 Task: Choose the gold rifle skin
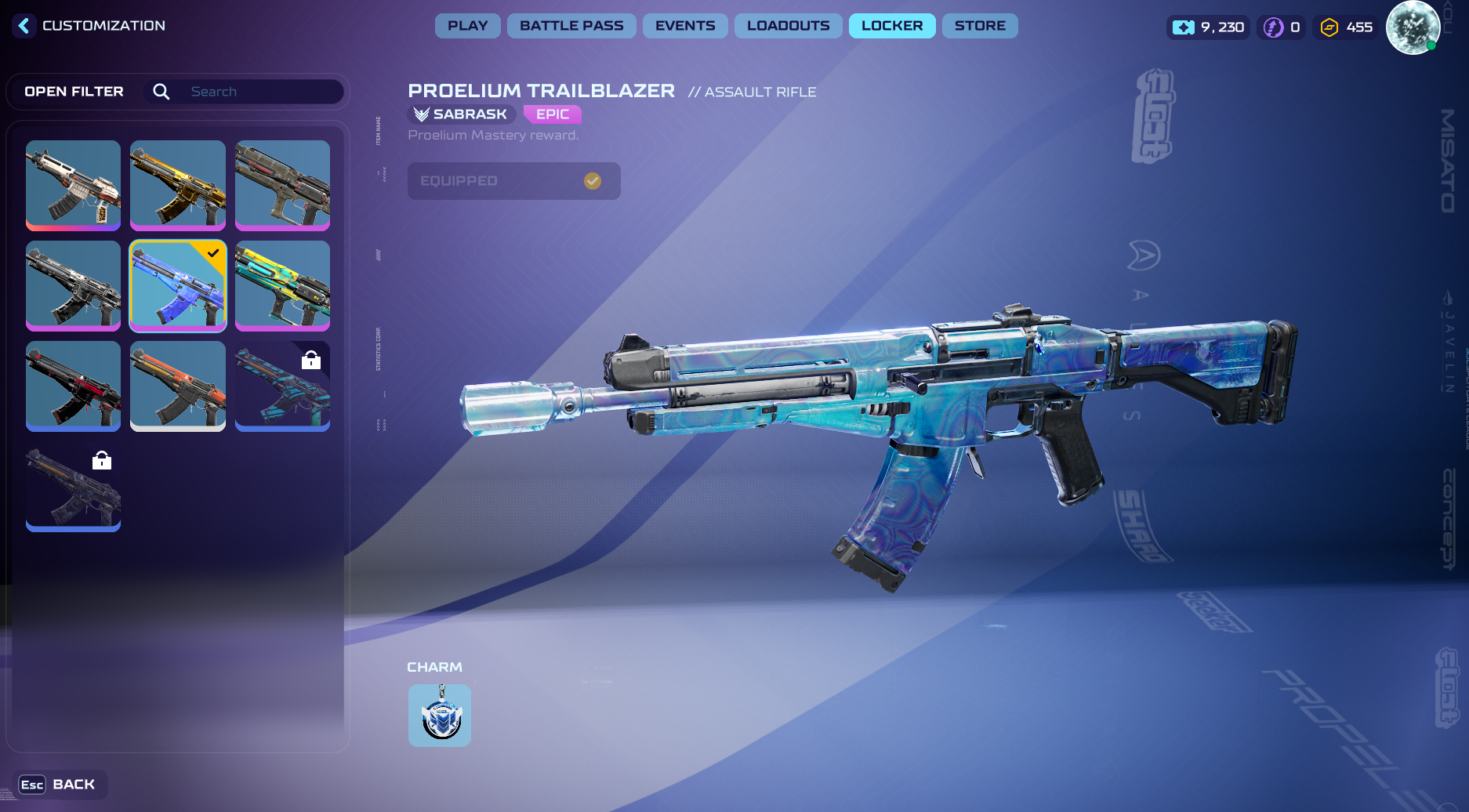pos(178,185)
